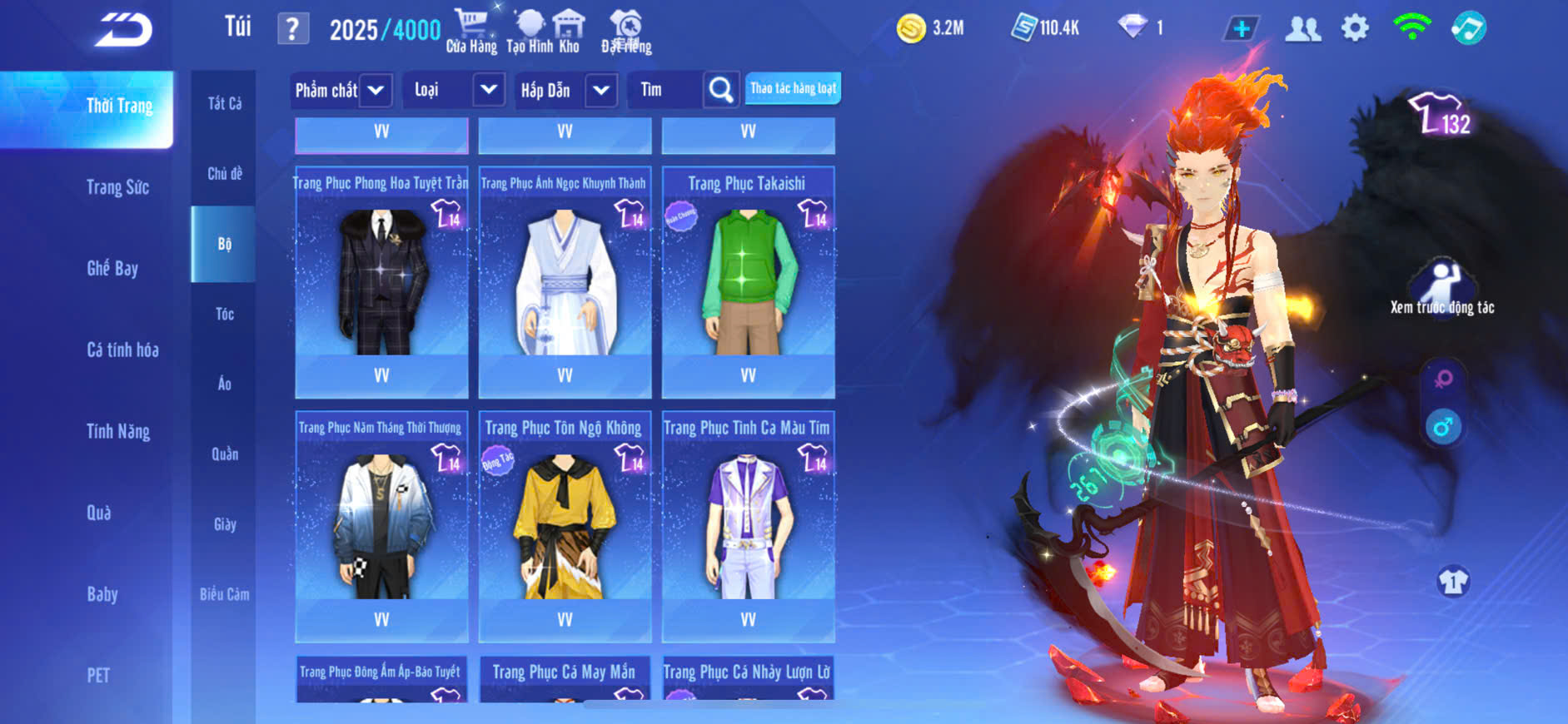Screen dimensions: 1568x724
Task: Click the magnifying glass search button
Action: 721,90
